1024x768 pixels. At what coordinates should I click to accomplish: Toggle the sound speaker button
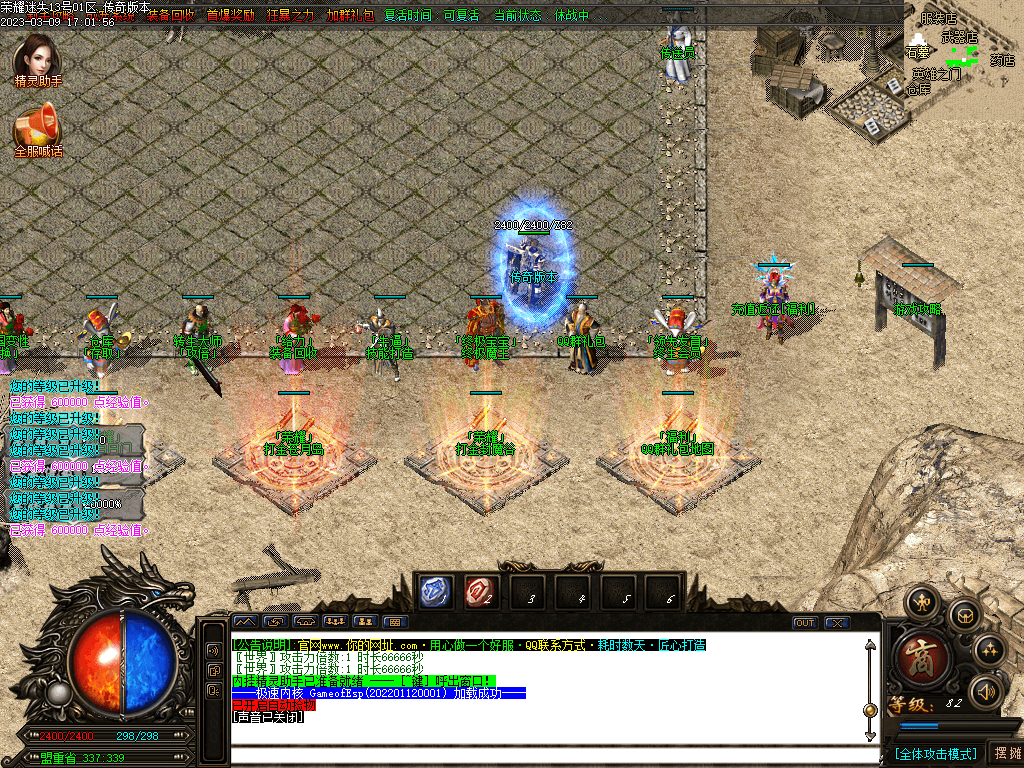(x=987, y=690)
